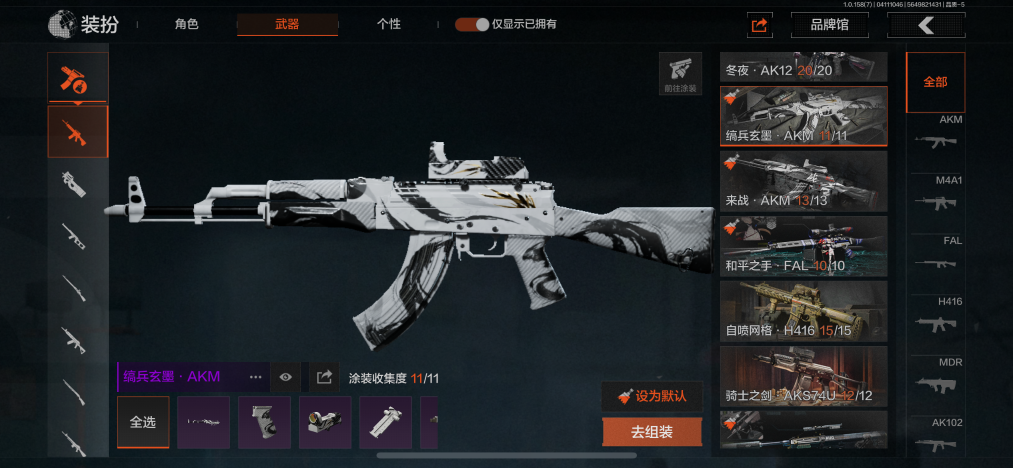This screenshot has height=468, width=1013.
Task: Open the 品牌馆 button
Action: pos(829,25)
